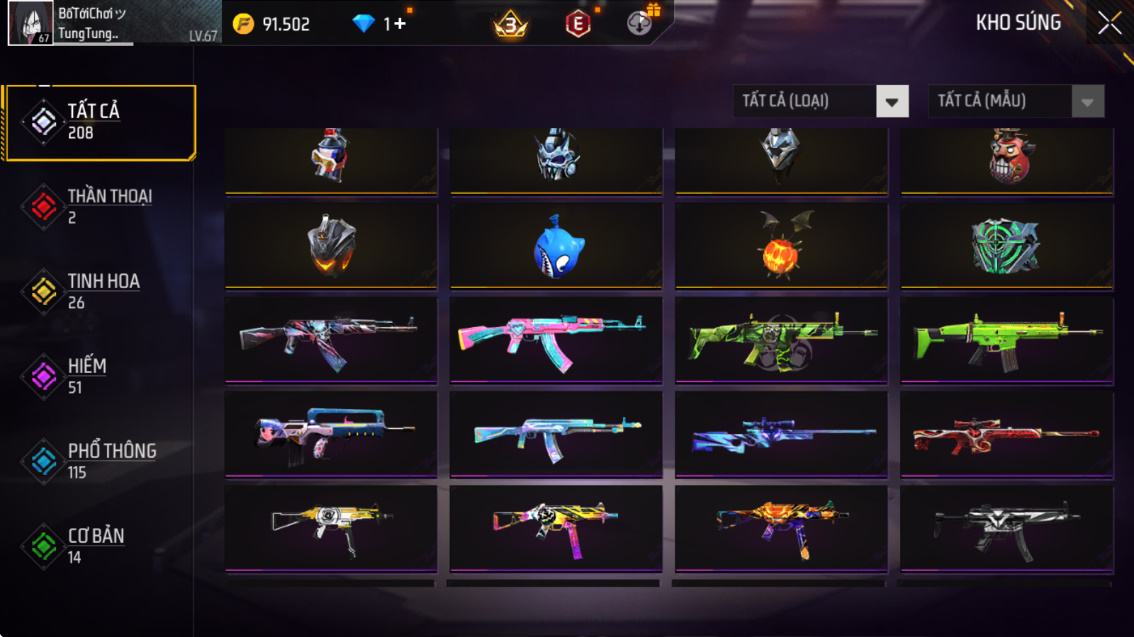Select the red angry face grenade skin
This screenshot has width=1134, height=637.
1006,158
